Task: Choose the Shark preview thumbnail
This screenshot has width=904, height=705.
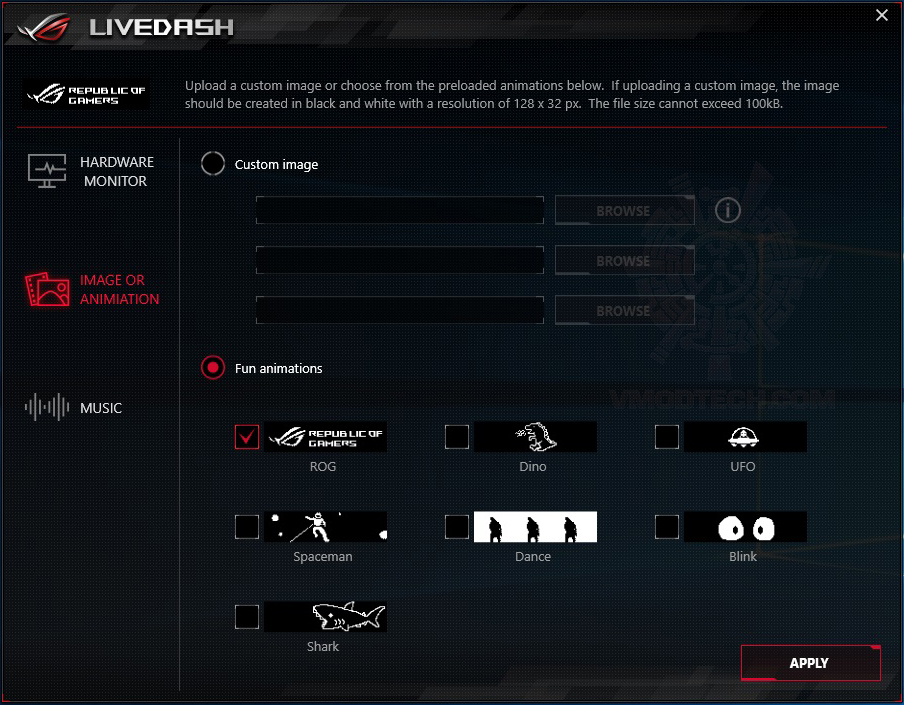Action: point(325,617)
